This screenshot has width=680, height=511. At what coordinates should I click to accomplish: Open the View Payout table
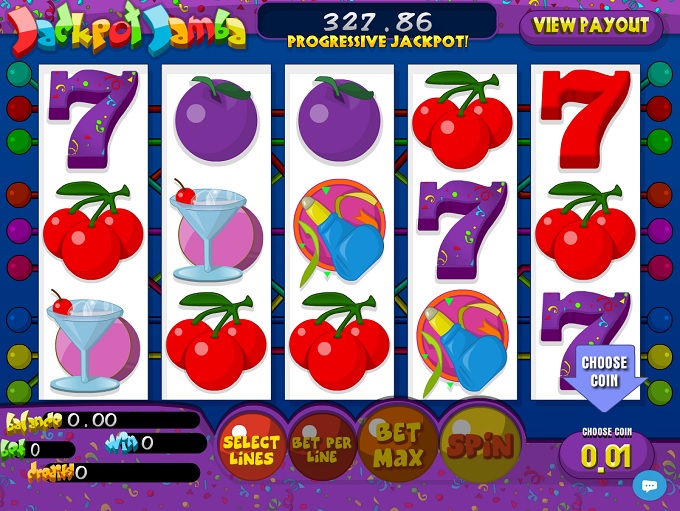pyautogui.click(x=589, y=25)
